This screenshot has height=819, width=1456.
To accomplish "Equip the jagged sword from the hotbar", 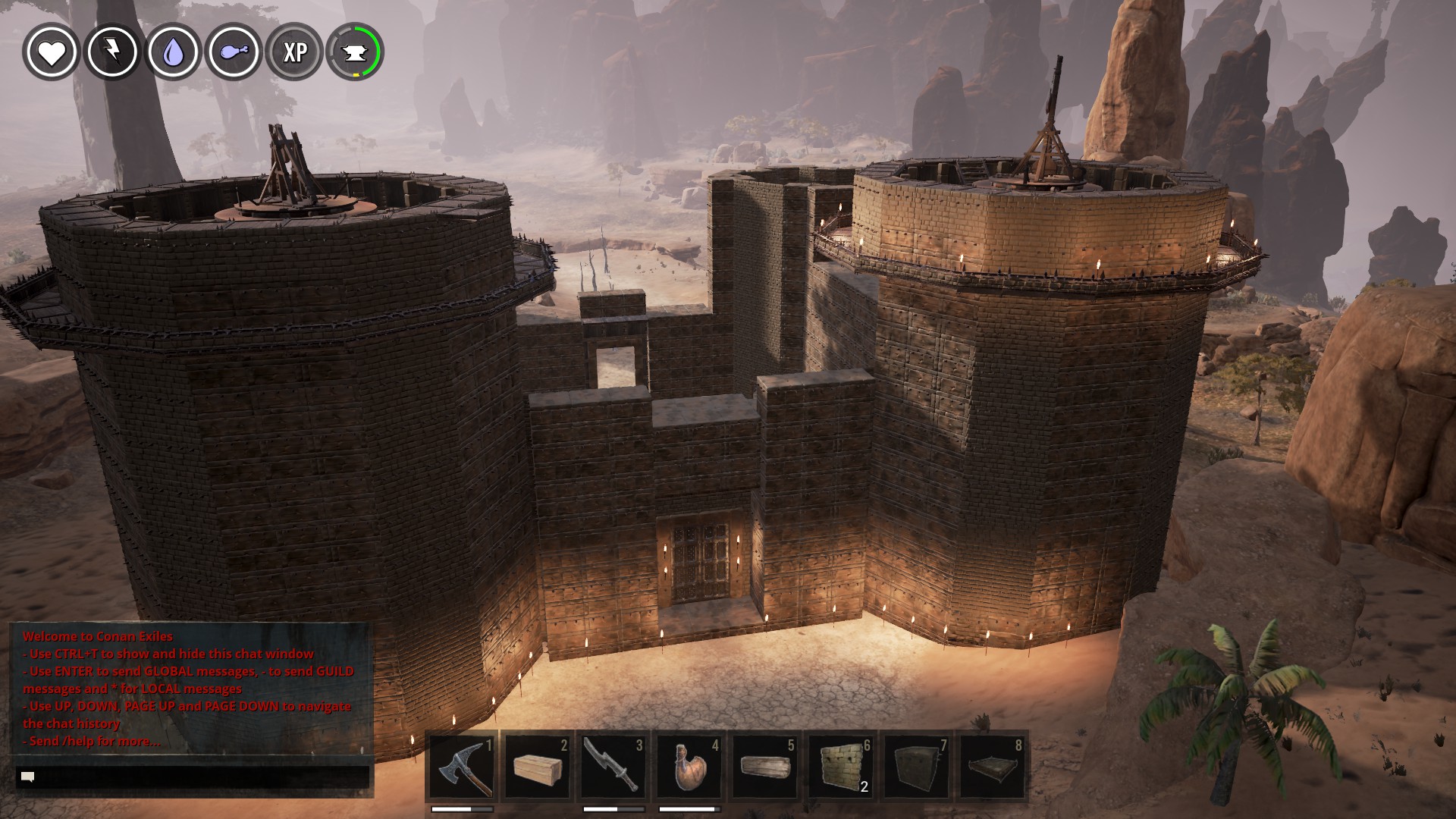I will coord(613,767).
